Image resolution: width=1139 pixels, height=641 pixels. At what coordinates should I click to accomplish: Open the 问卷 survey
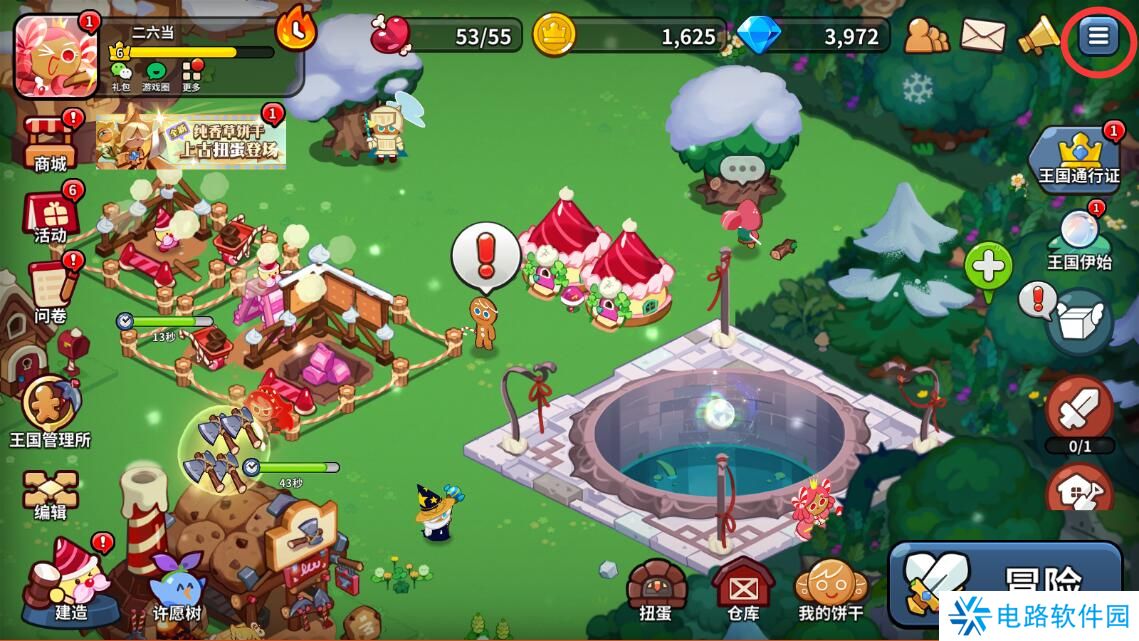click(51, 290)
